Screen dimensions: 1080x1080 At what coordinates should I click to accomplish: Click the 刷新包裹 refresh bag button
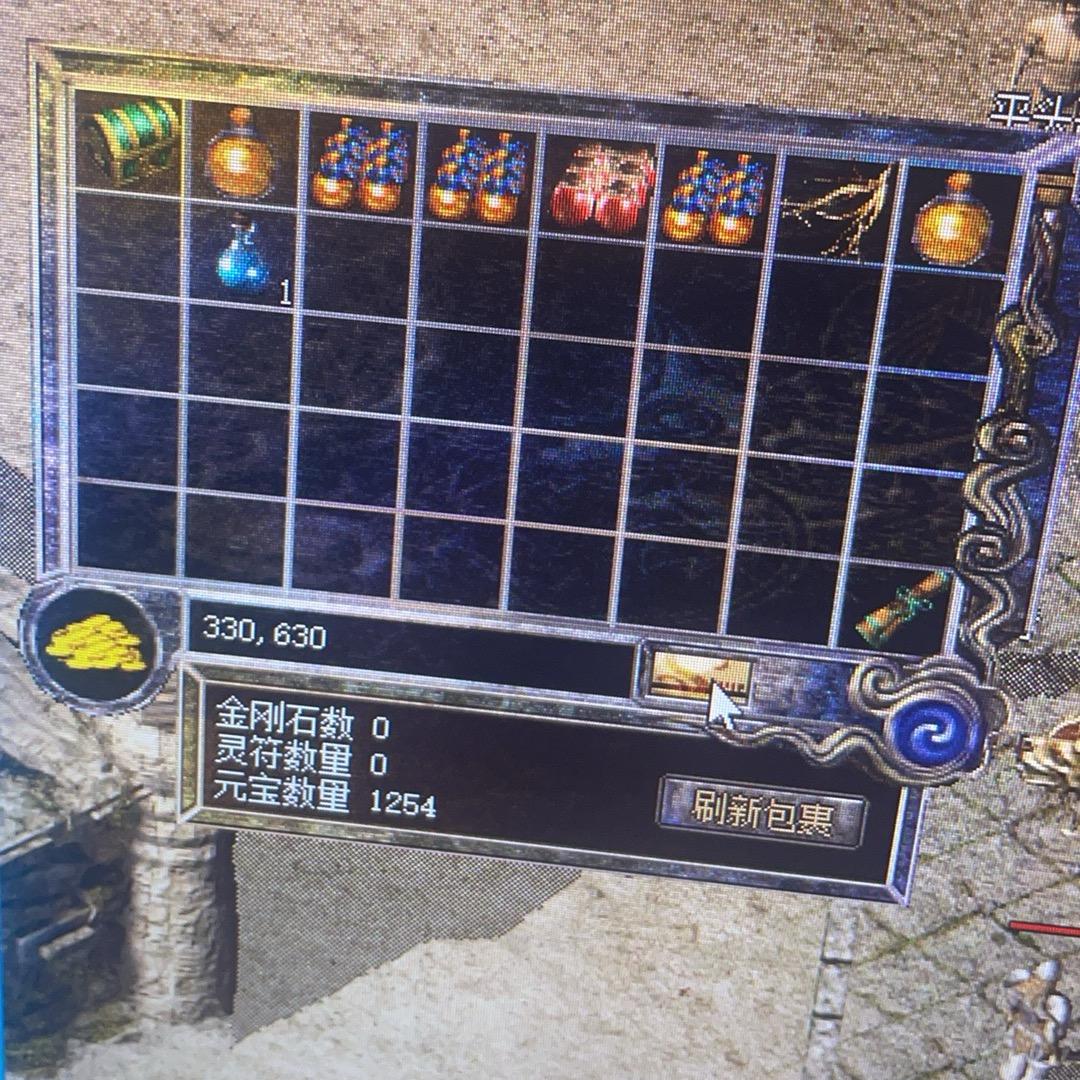point(763,810)
